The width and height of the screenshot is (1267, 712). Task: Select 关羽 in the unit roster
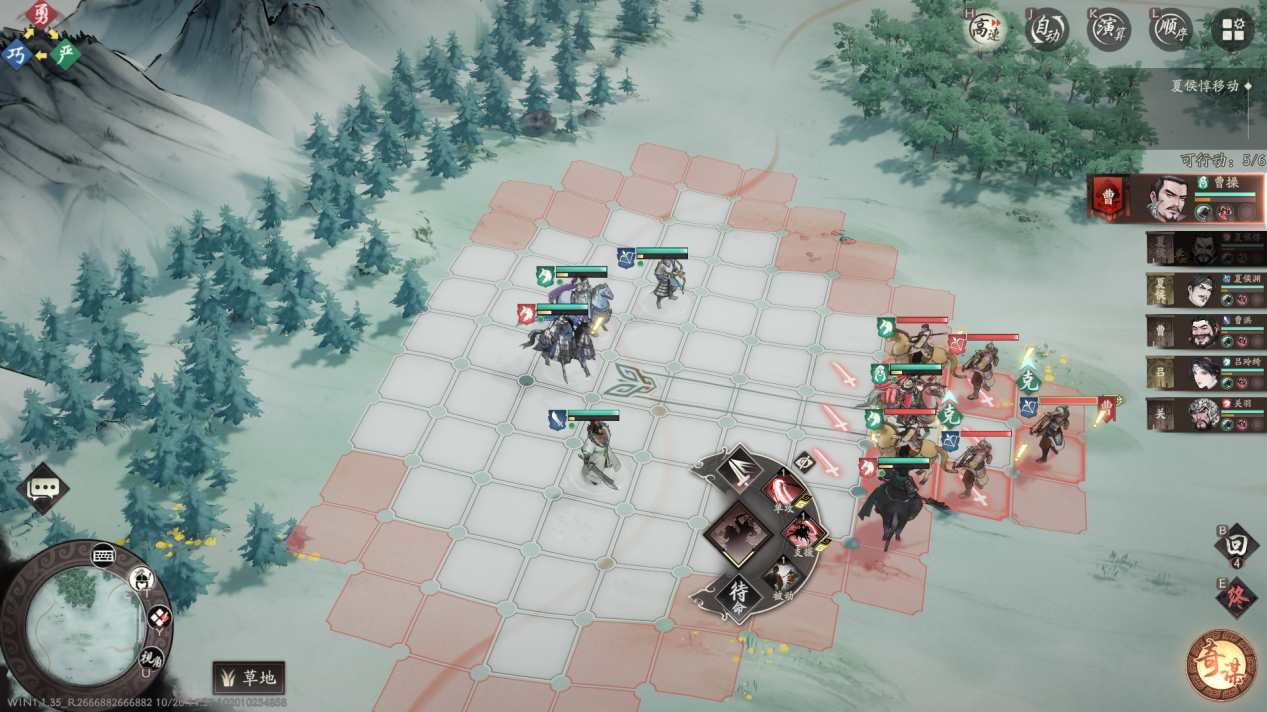point(1206,414)
